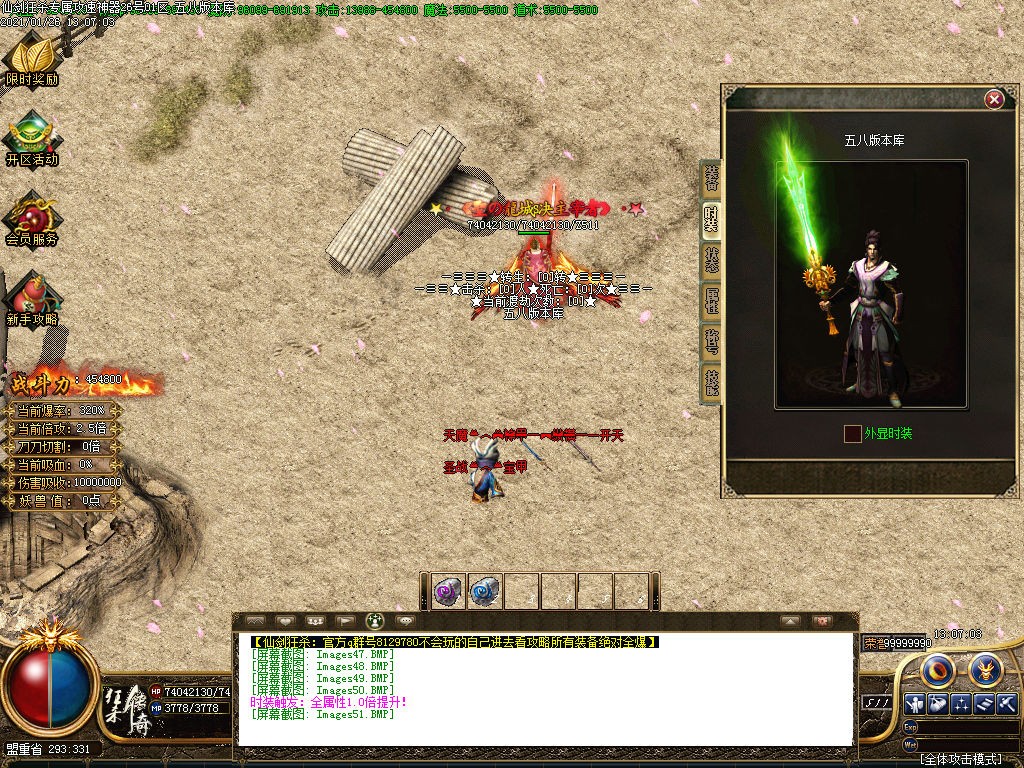Open the 限时奖励 timed reward icon
Screen dimensions: 1024x768
[x=32, y=55]
